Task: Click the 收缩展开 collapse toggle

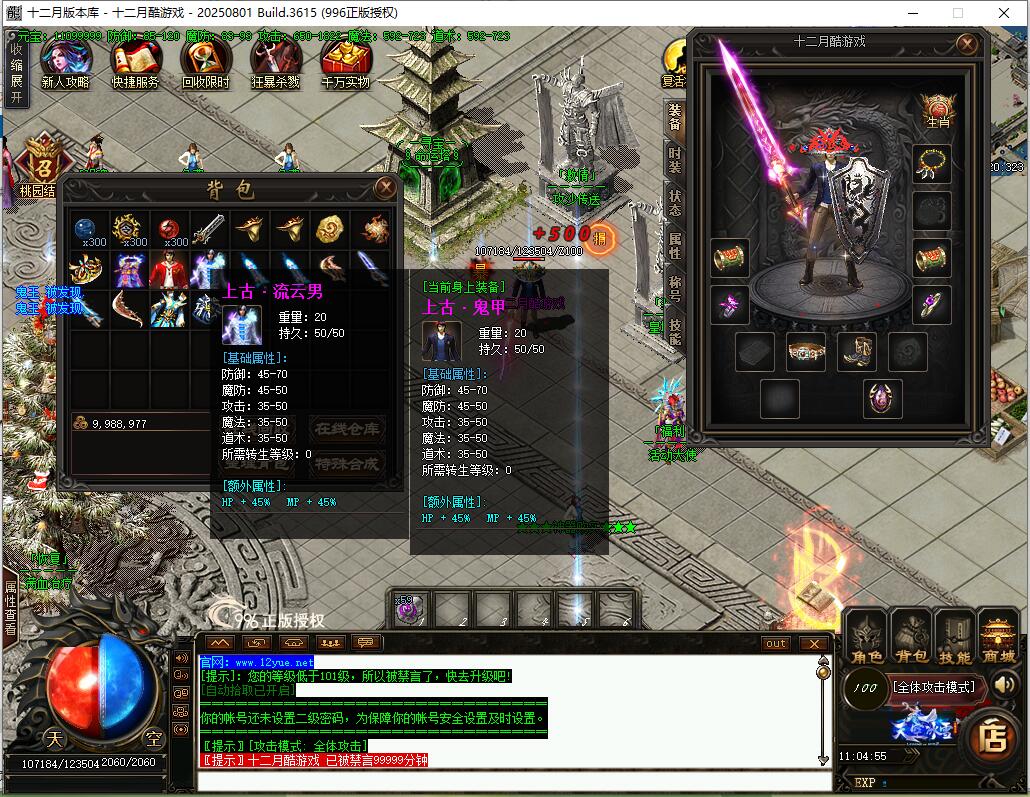Action: coord(16,72)
